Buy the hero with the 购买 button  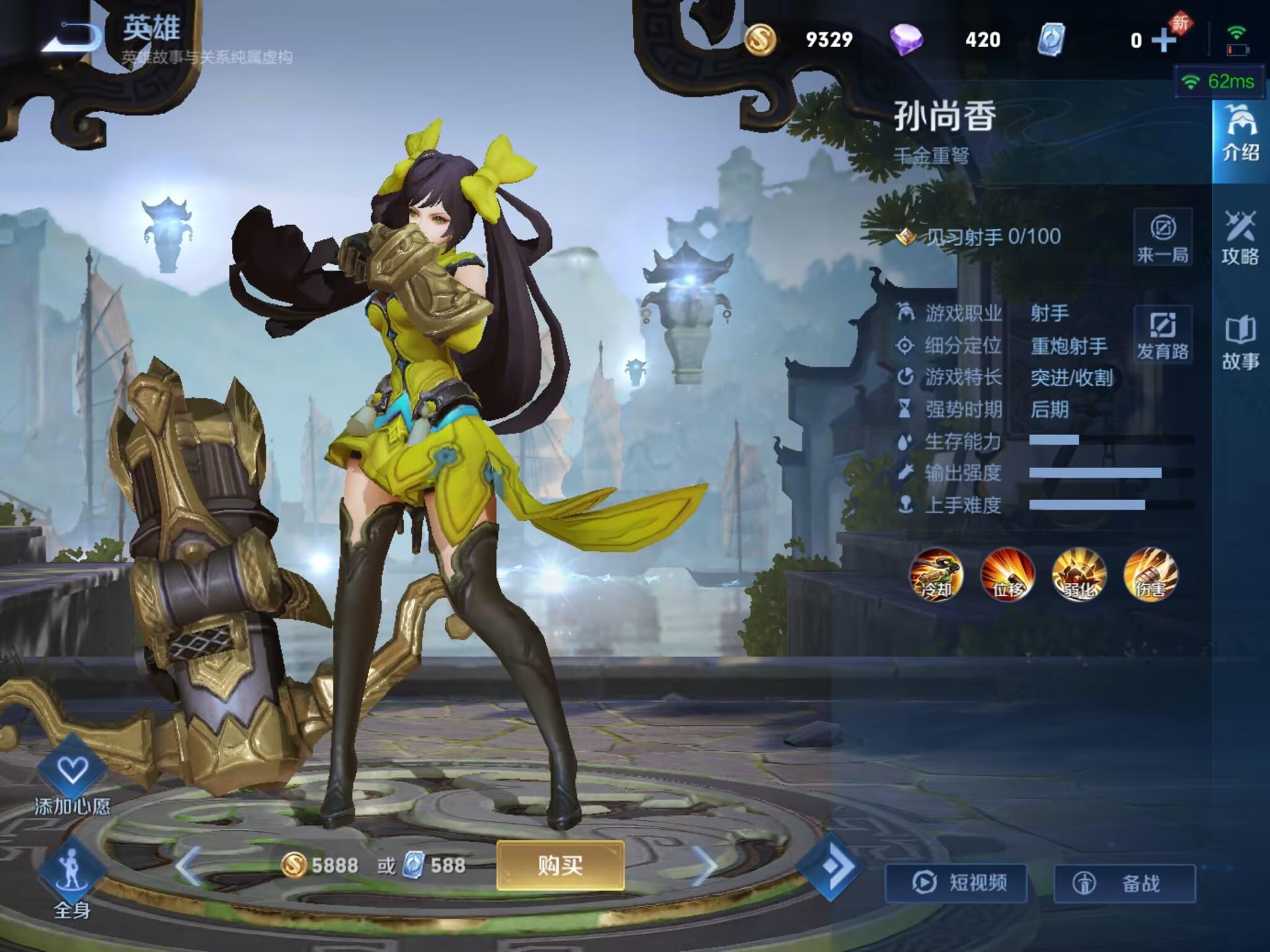point(560,865)
